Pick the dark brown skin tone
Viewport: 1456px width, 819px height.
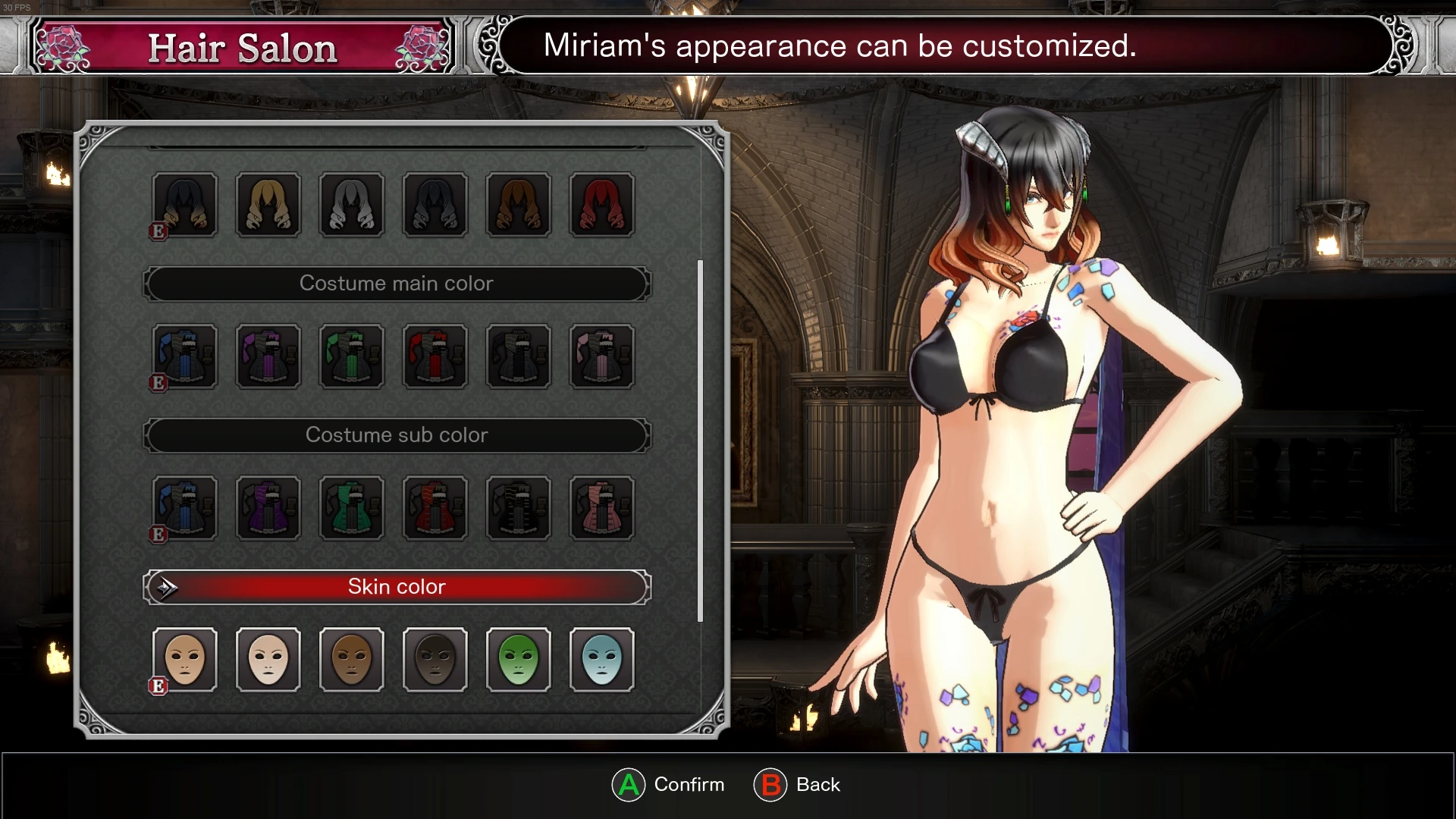pos(435,660)
